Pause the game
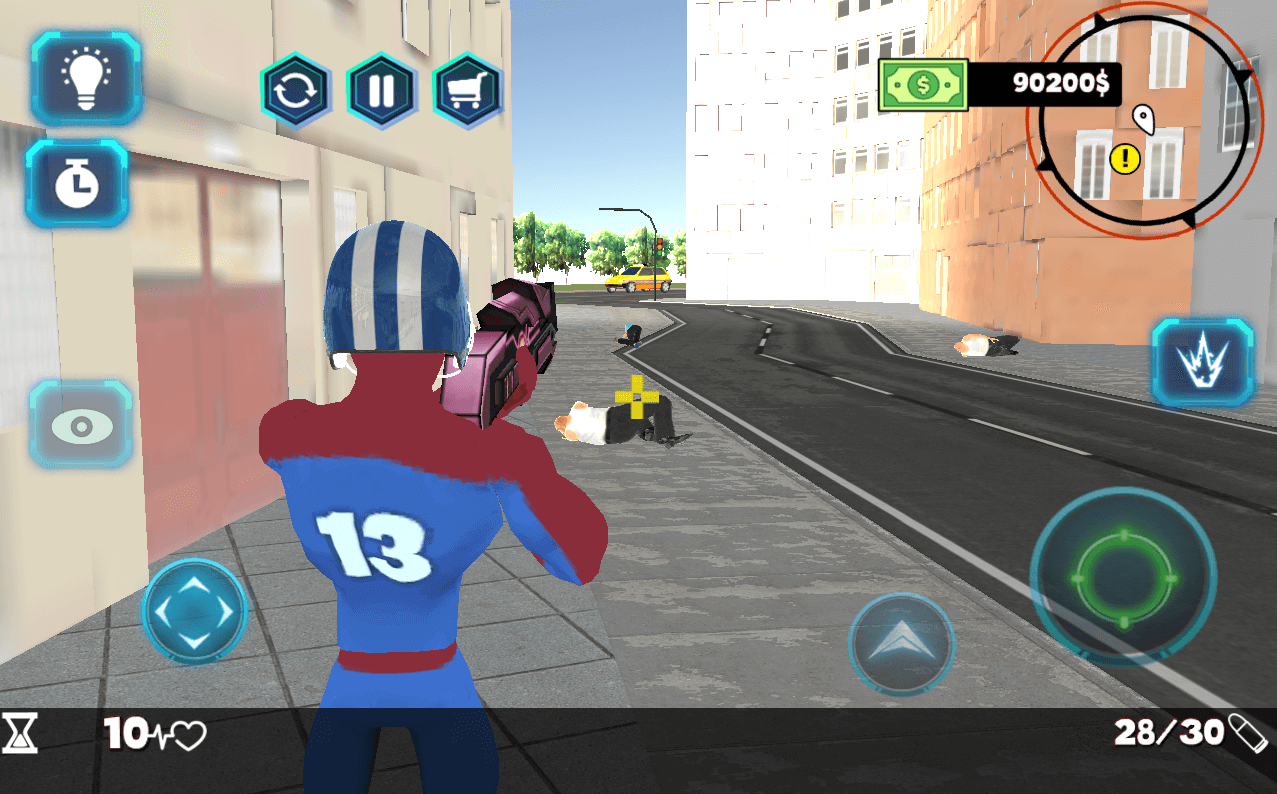 tap(381, 91)
